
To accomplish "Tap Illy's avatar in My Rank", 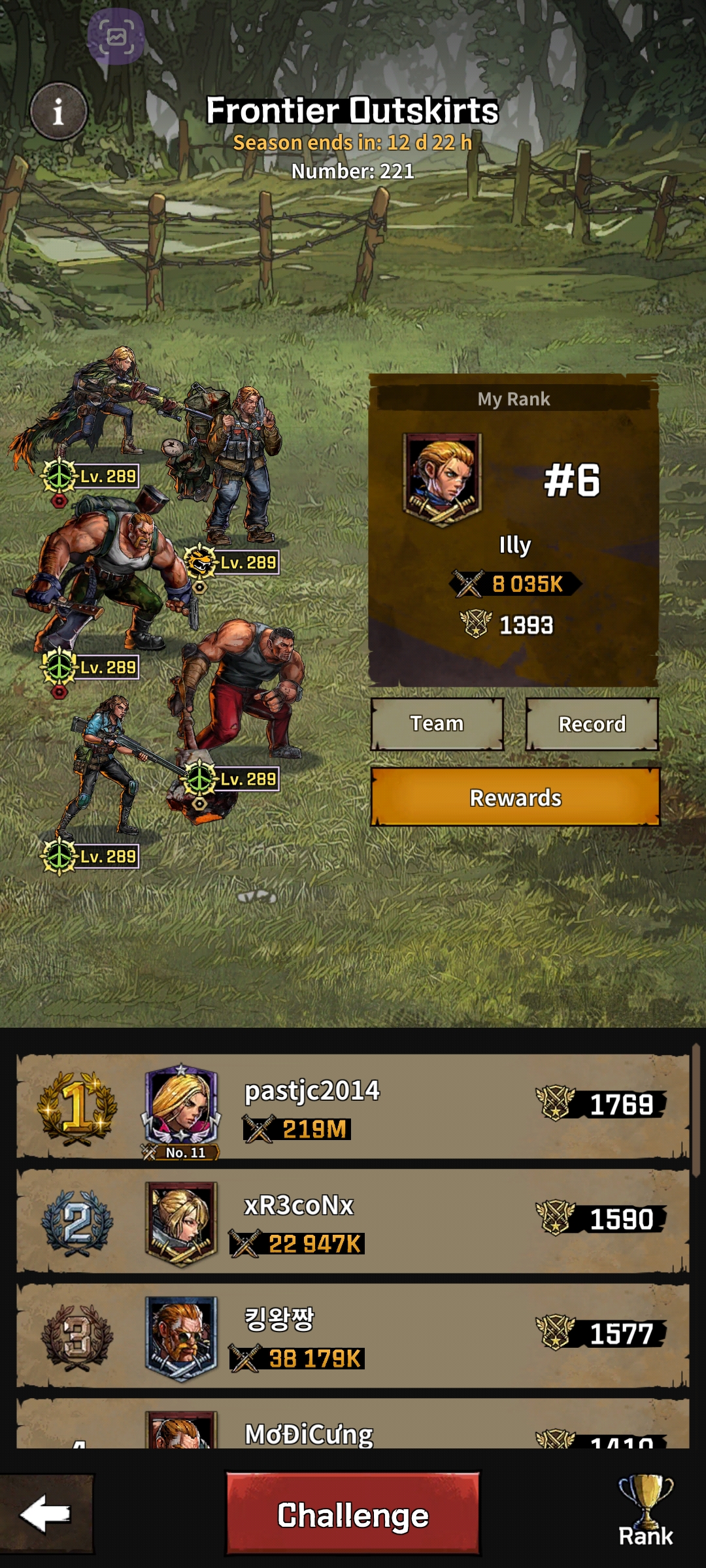I will point(443,479).
